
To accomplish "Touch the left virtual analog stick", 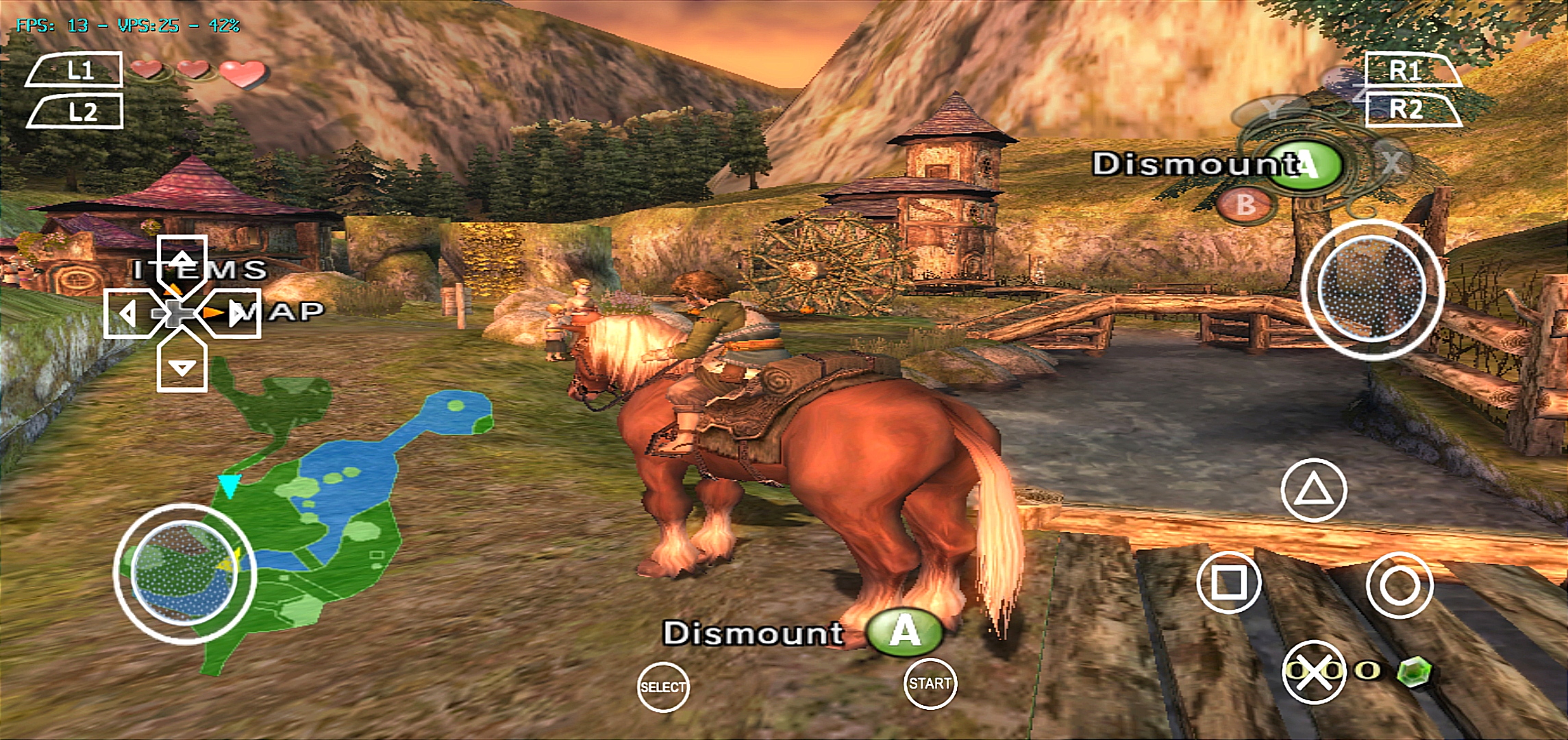I will point(184,573).
